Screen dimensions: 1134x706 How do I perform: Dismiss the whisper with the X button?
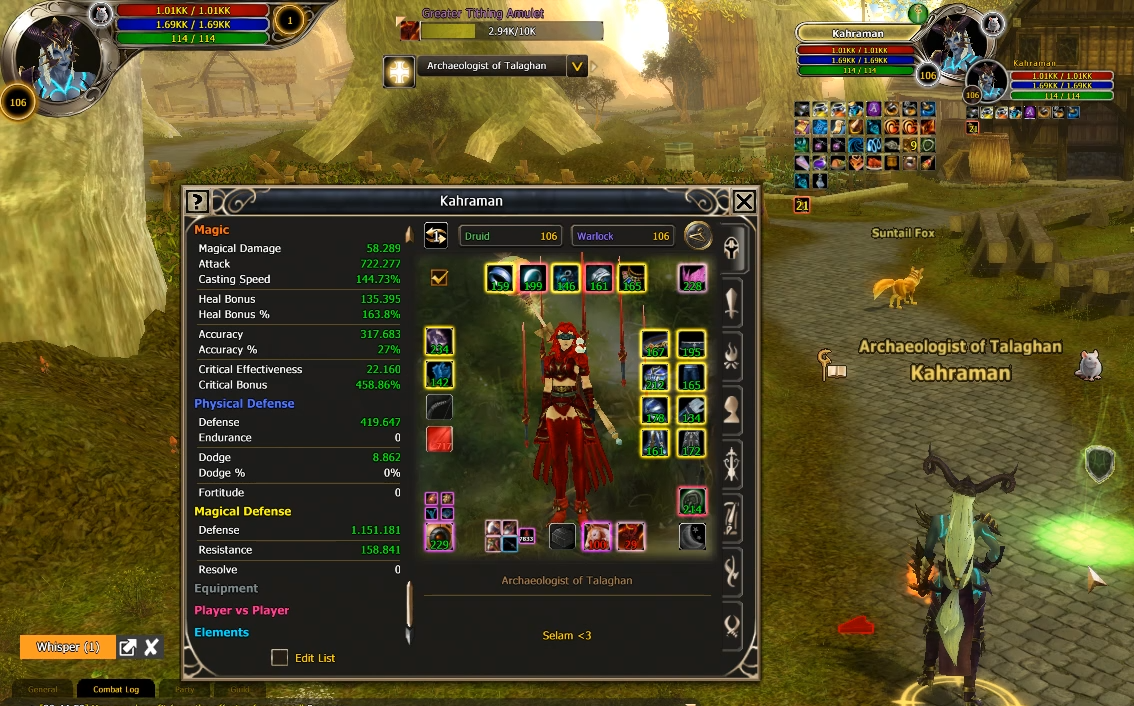tap(151, 647)
